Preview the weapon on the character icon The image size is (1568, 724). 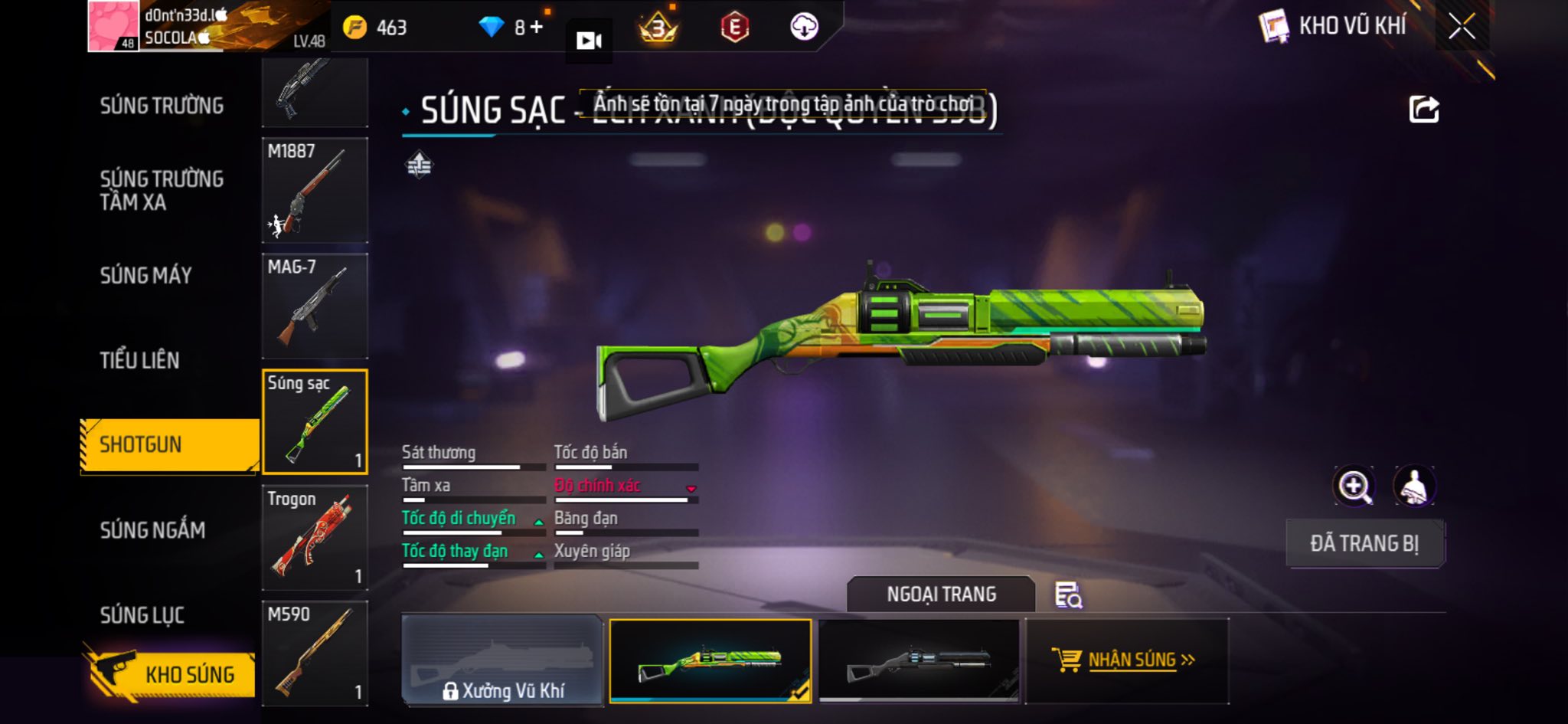point(1413,486)
